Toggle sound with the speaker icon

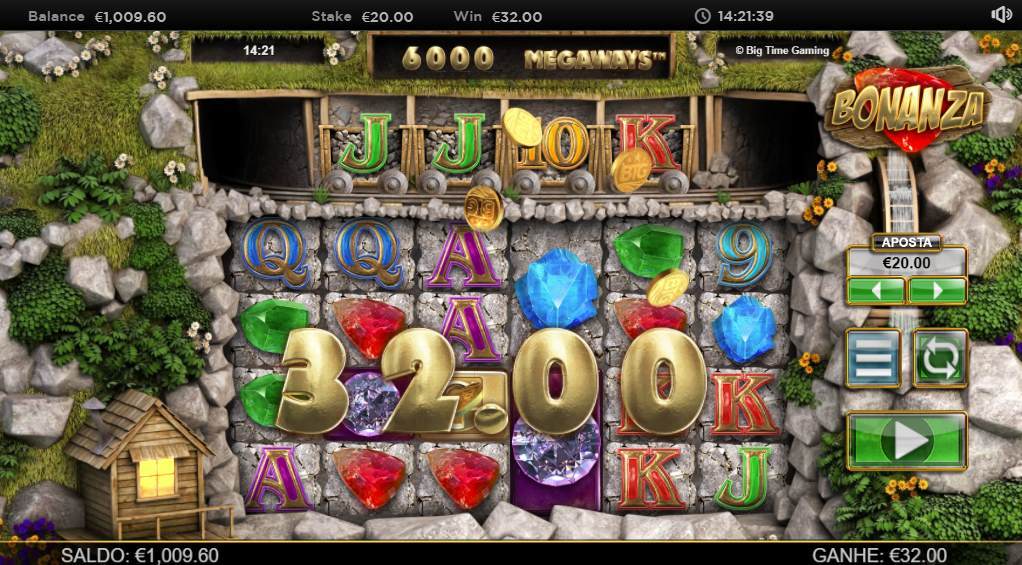[x=1001, y=15]
